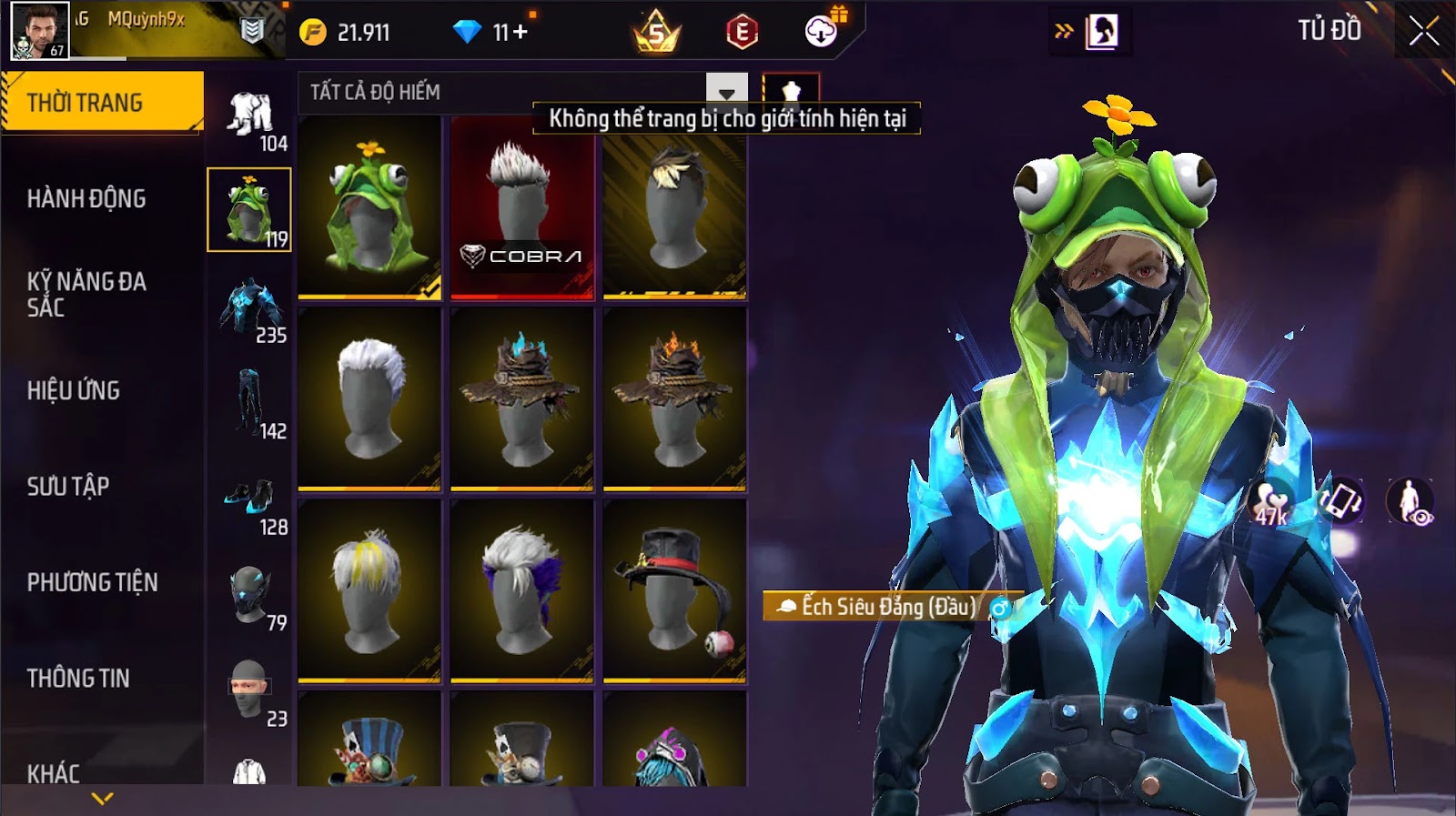Open the Kỹ Năng Đa Sắc tab
The height and width of the screenshot is (816, 1456).
coord(86,294)
